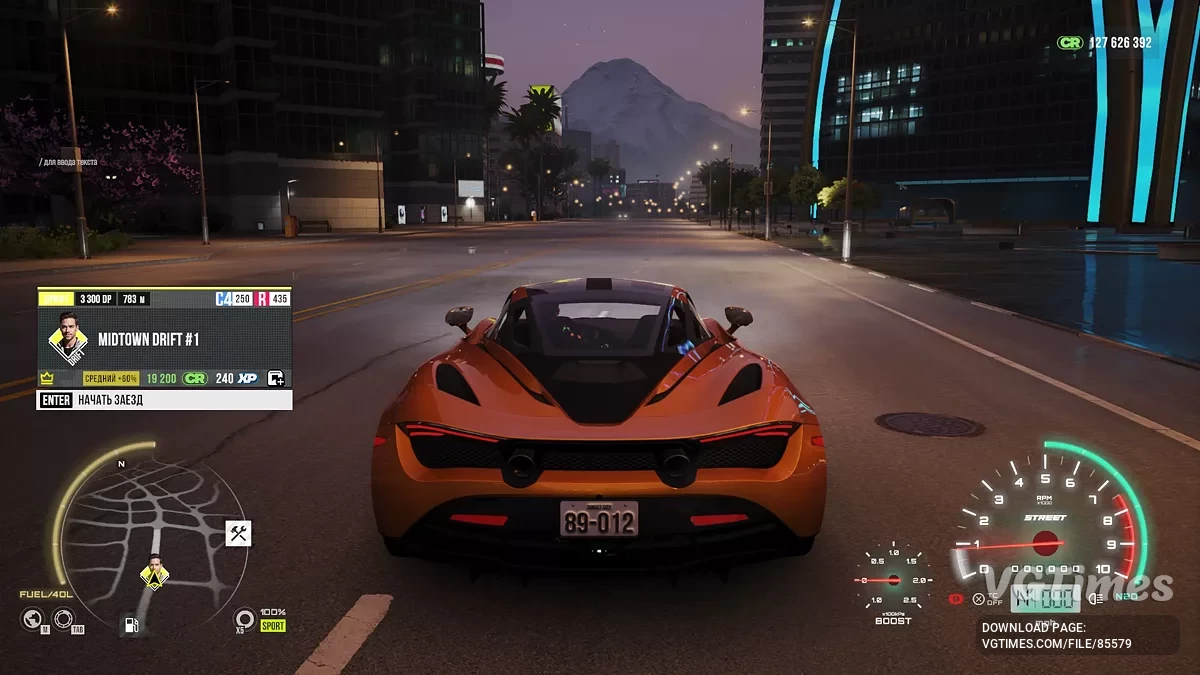This screenshot has width=1200, height=675.
Task: Click the crown icon on event card
Action: (46, 378)
